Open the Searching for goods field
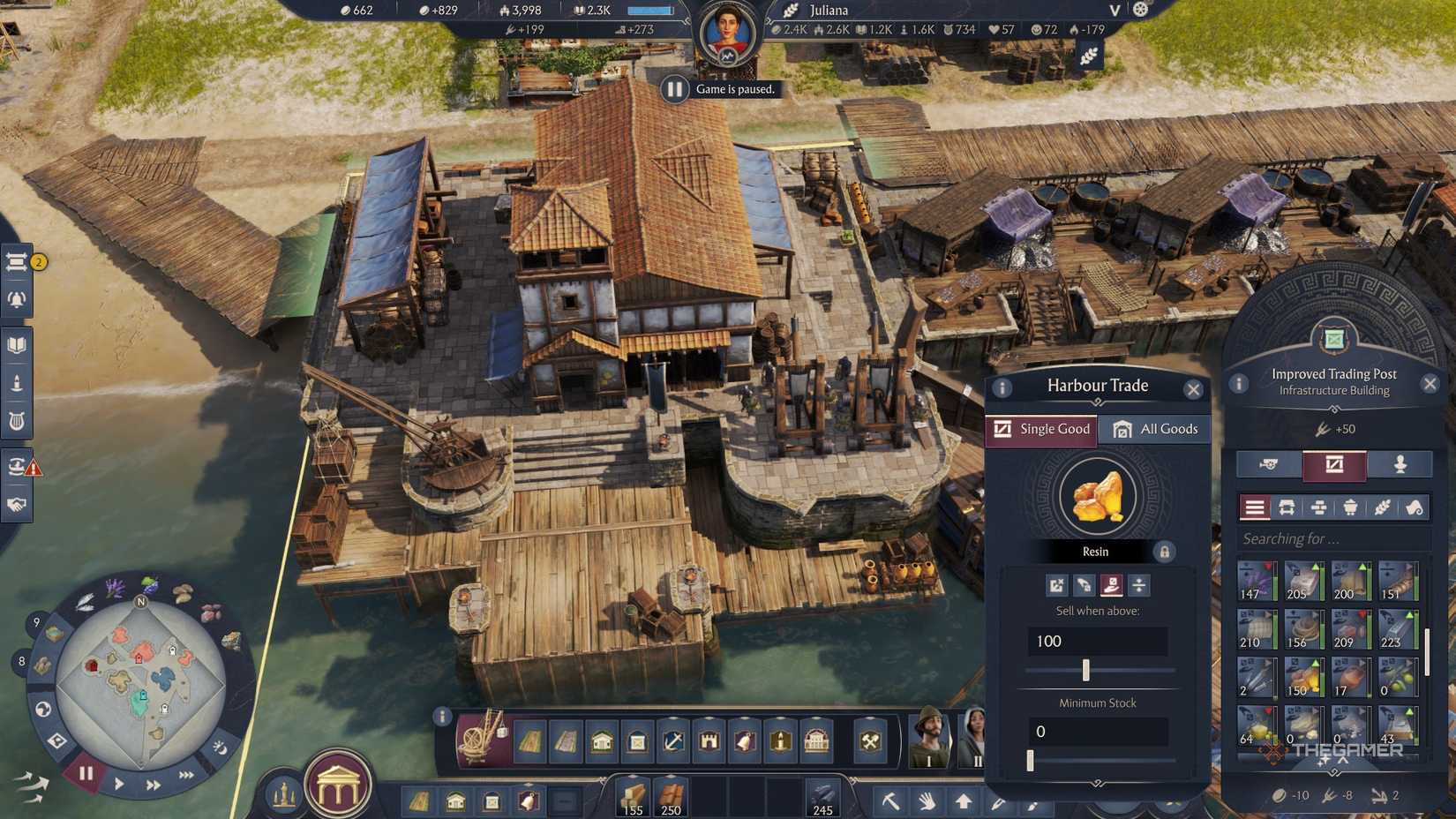The image size is (1456, 819). tap(1332, 538)
